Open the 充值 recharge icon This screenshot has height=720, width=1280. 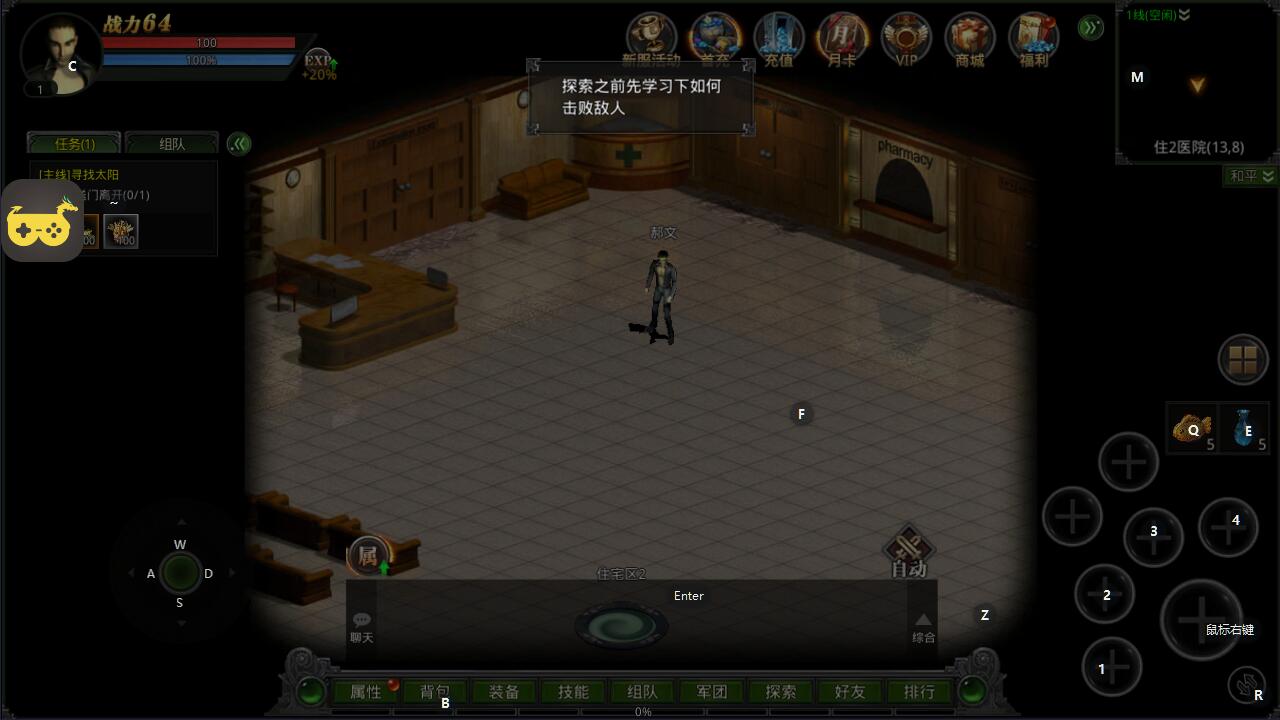778,40
